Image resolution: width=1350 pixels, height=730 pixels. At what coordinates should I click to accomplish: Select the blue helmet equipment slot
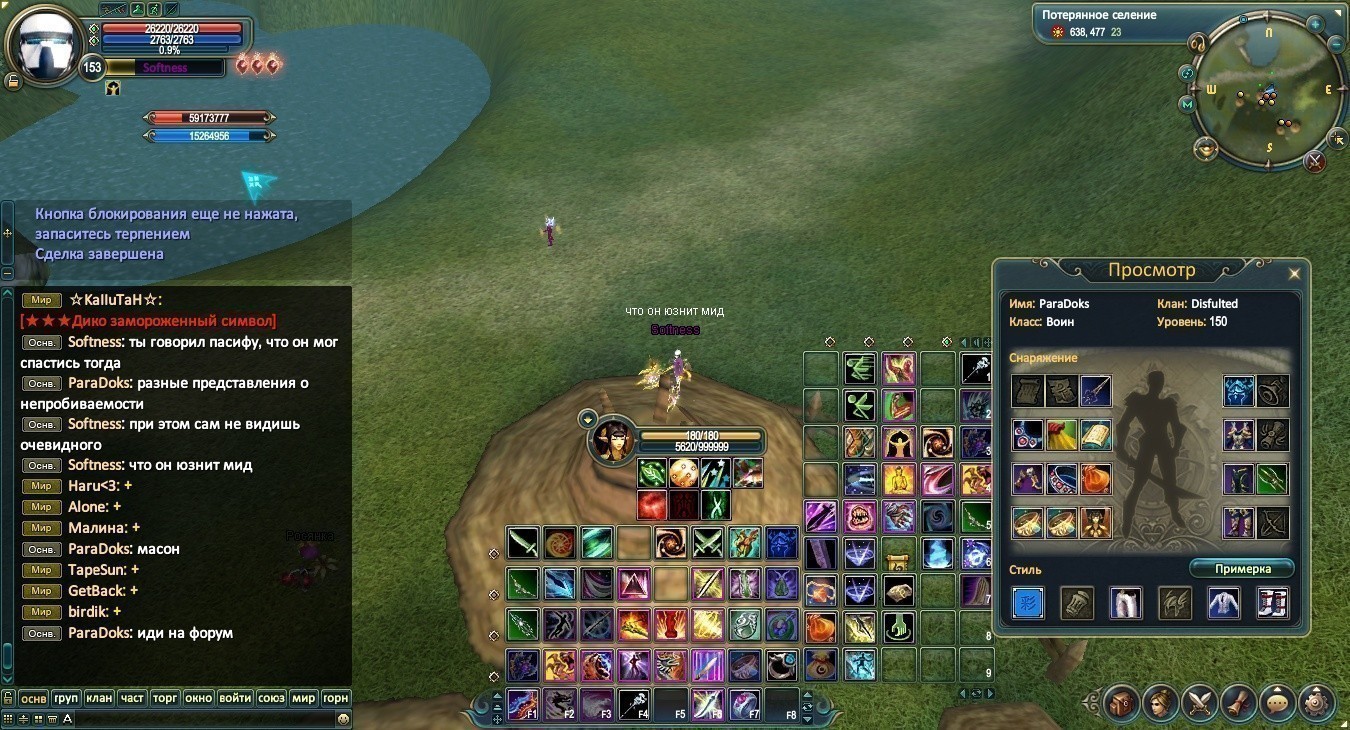1239,391
